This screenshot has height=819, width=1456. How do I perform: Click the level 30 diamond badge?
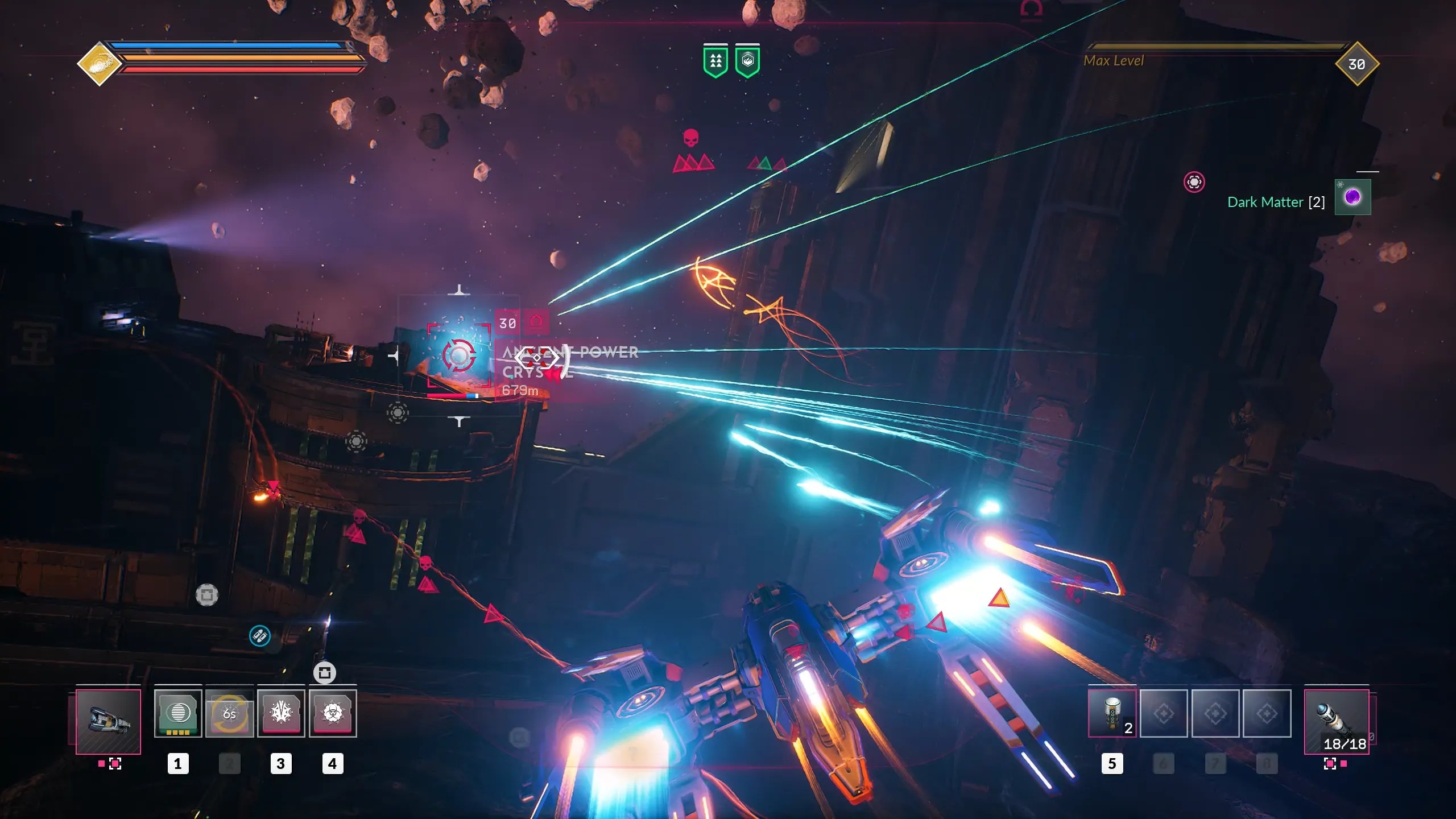(1356, 64)
